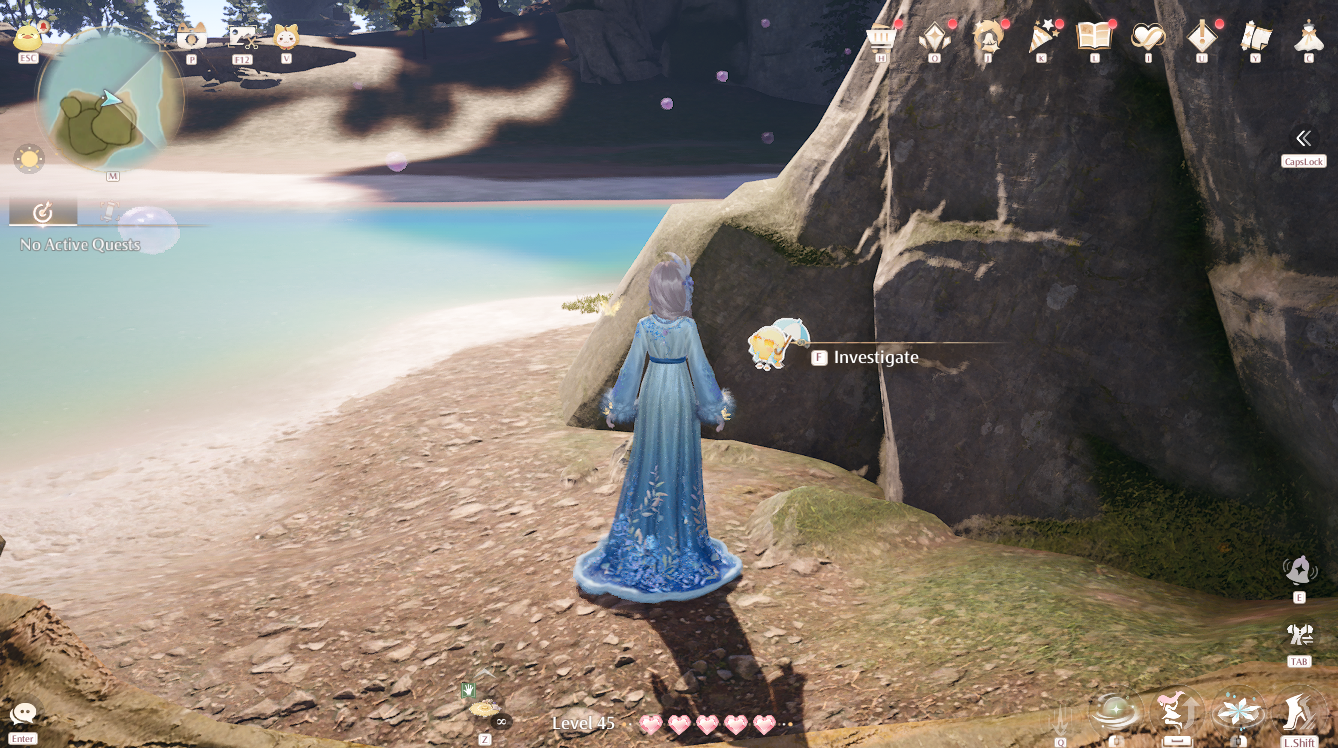
Task: Open the journal book menu
Action: point(1093,33)
